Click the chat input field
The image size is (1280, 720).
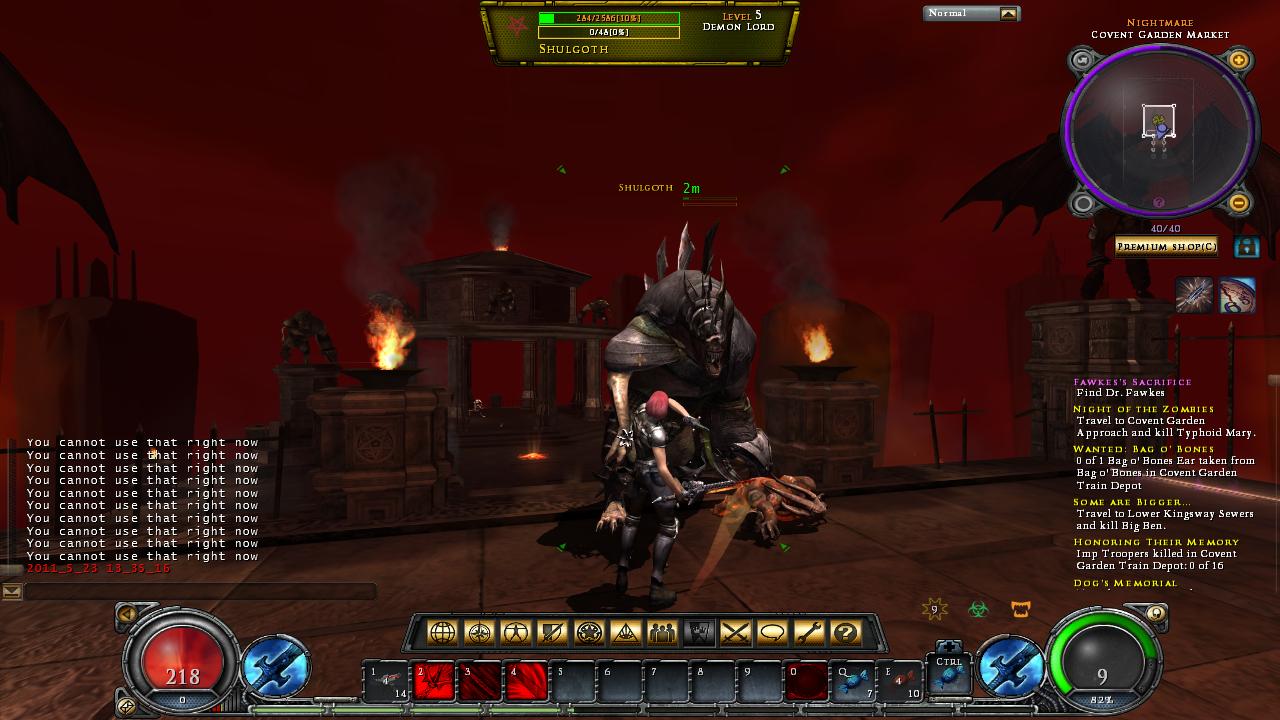click(200, 592)
